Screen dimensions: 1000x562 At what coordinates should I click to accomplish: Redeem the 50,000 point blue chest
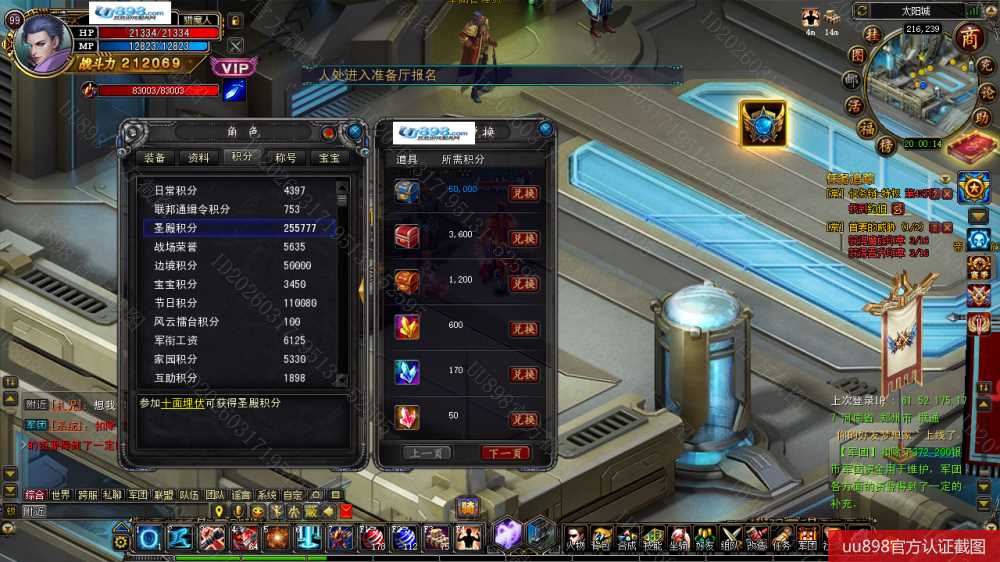point(524,193)
